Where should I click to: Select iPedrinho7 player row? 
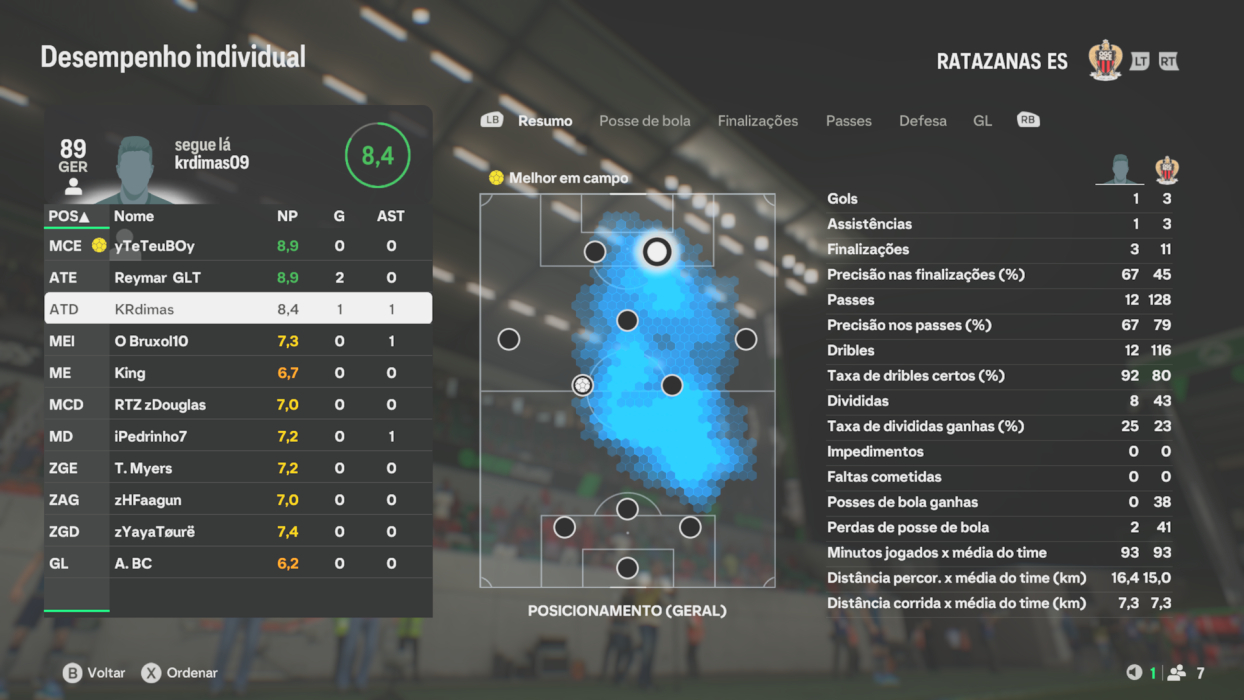click(x=238, y=437)
